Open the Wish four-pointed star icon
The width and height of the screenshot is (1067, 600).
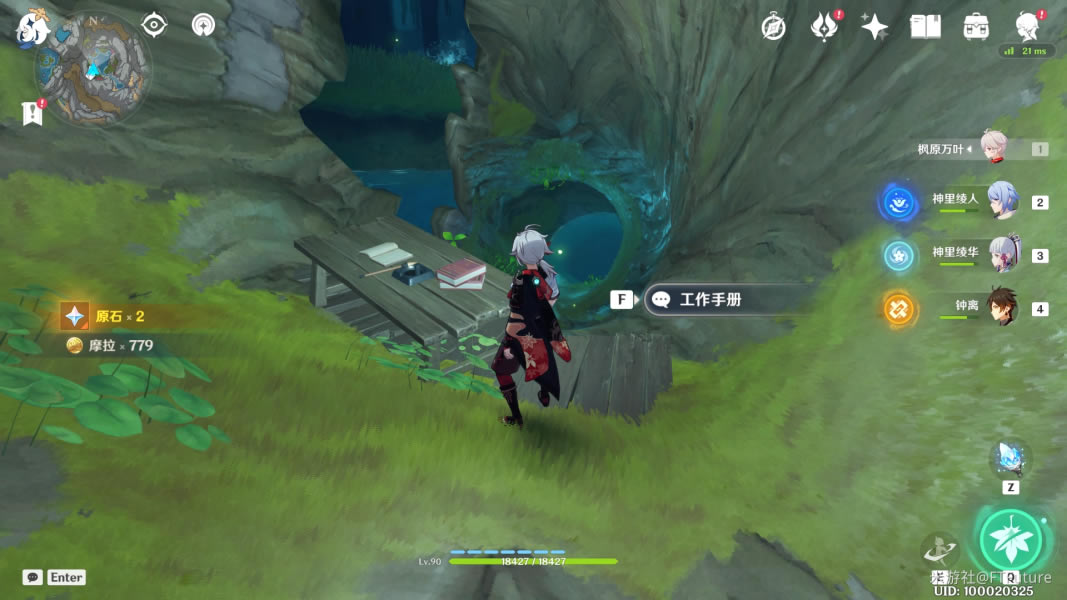874,27
